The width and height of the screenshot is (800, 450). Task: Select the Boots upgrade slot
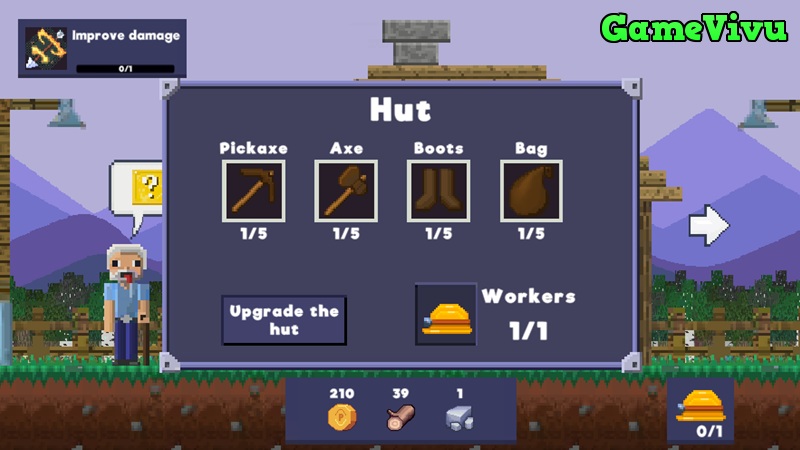point(438,191)
